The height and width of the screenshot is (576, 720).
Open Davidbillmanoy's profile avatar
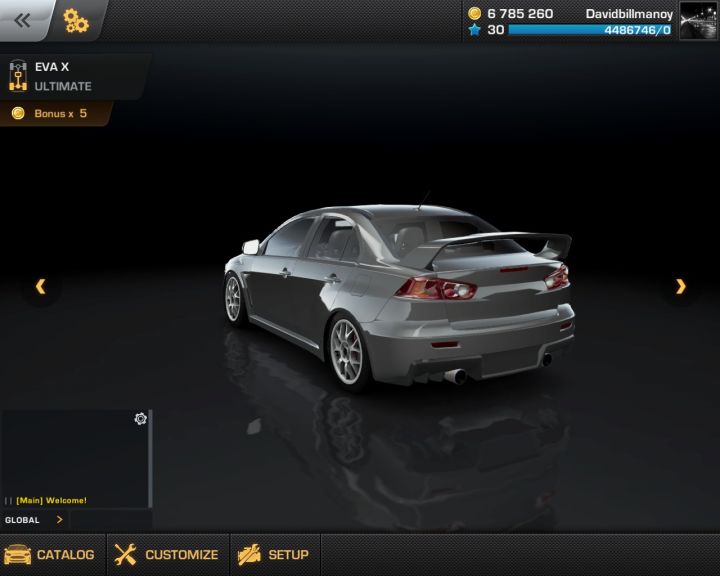click(698, 20)
